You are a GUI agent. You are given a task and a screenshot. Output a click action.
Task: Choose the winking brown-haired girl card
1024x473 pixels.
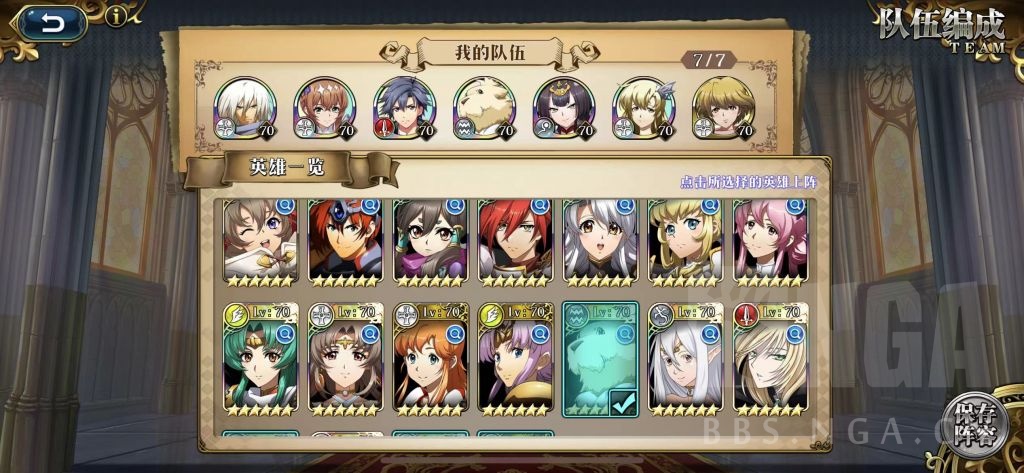(x=259, y=243)
